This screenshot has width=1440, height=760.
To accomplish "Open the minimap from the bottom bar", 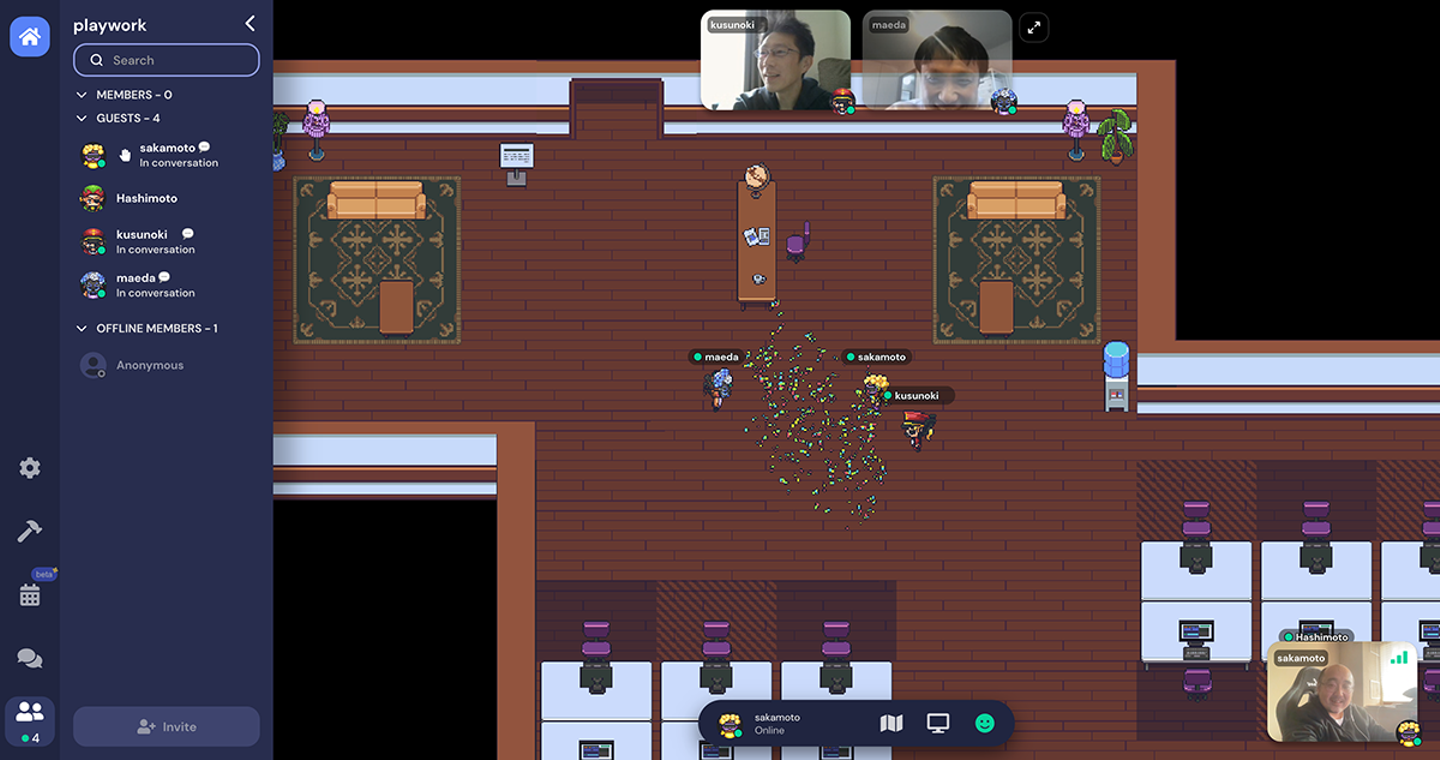I will (x=891, y=723).
